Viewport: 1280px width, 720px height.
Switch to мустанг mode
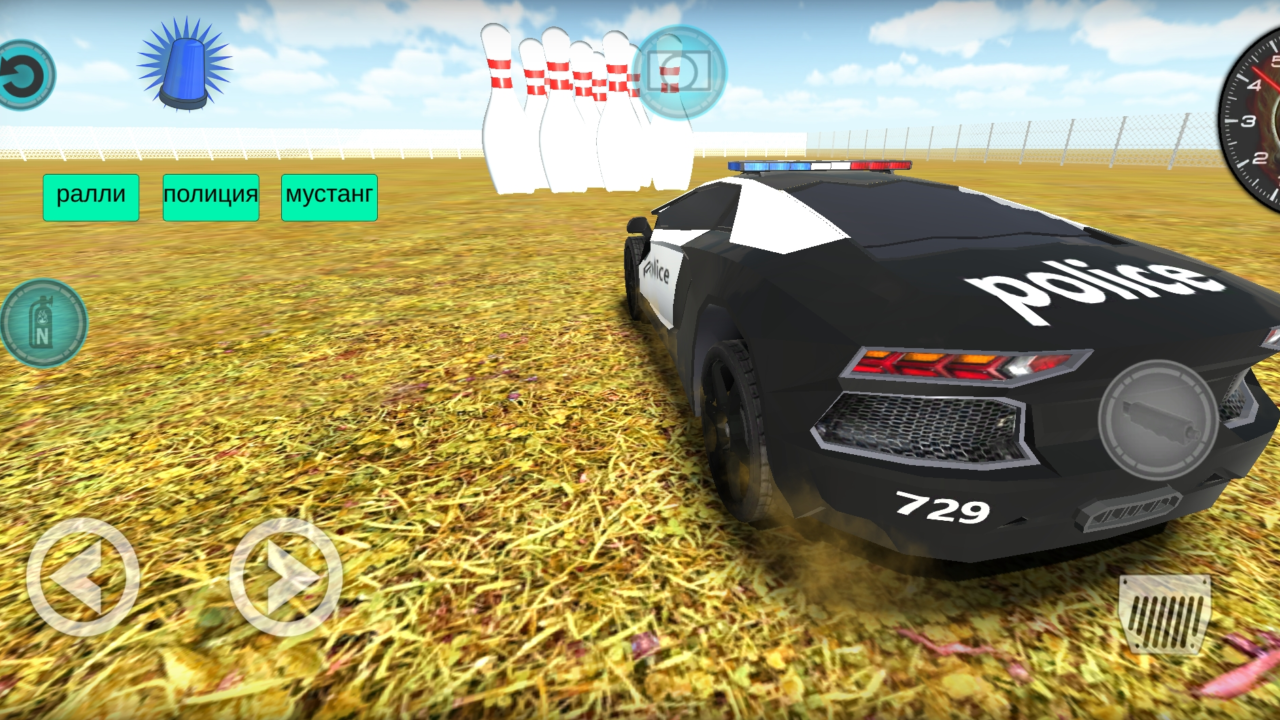point(329,196)
